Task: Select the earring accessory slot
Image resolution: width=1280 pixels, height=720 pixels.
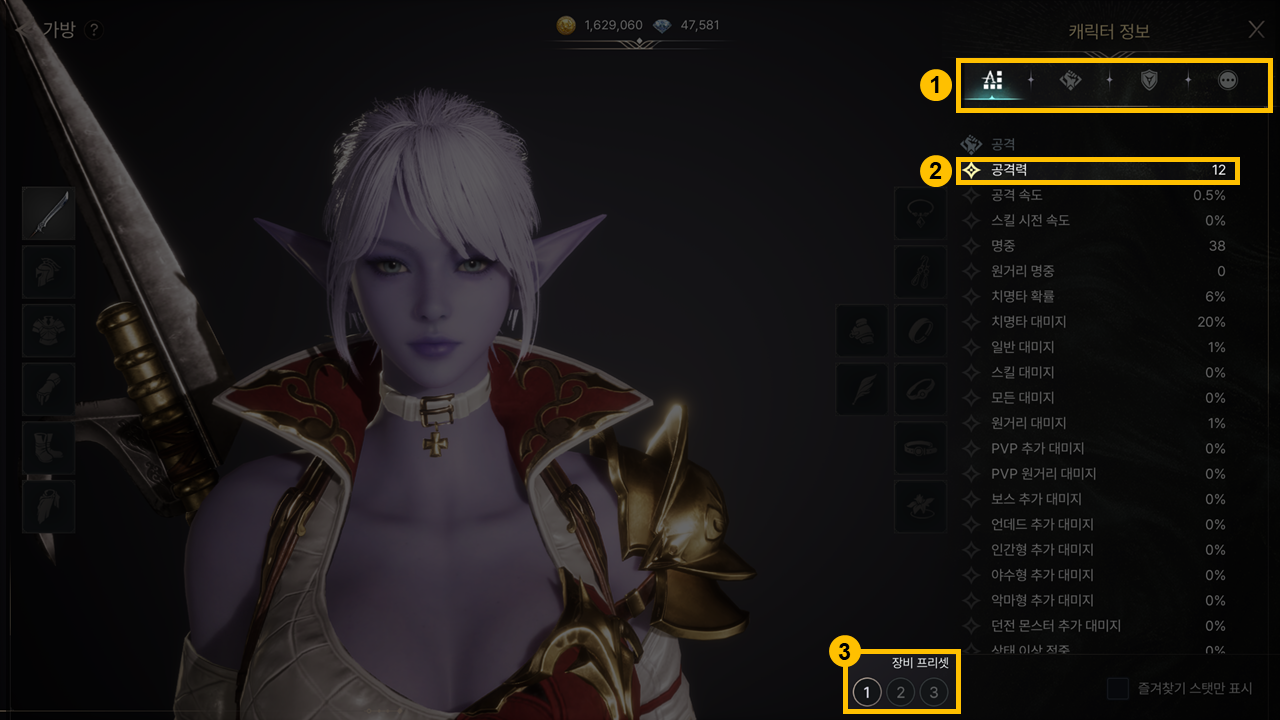Action: click(x=920, y=271)
